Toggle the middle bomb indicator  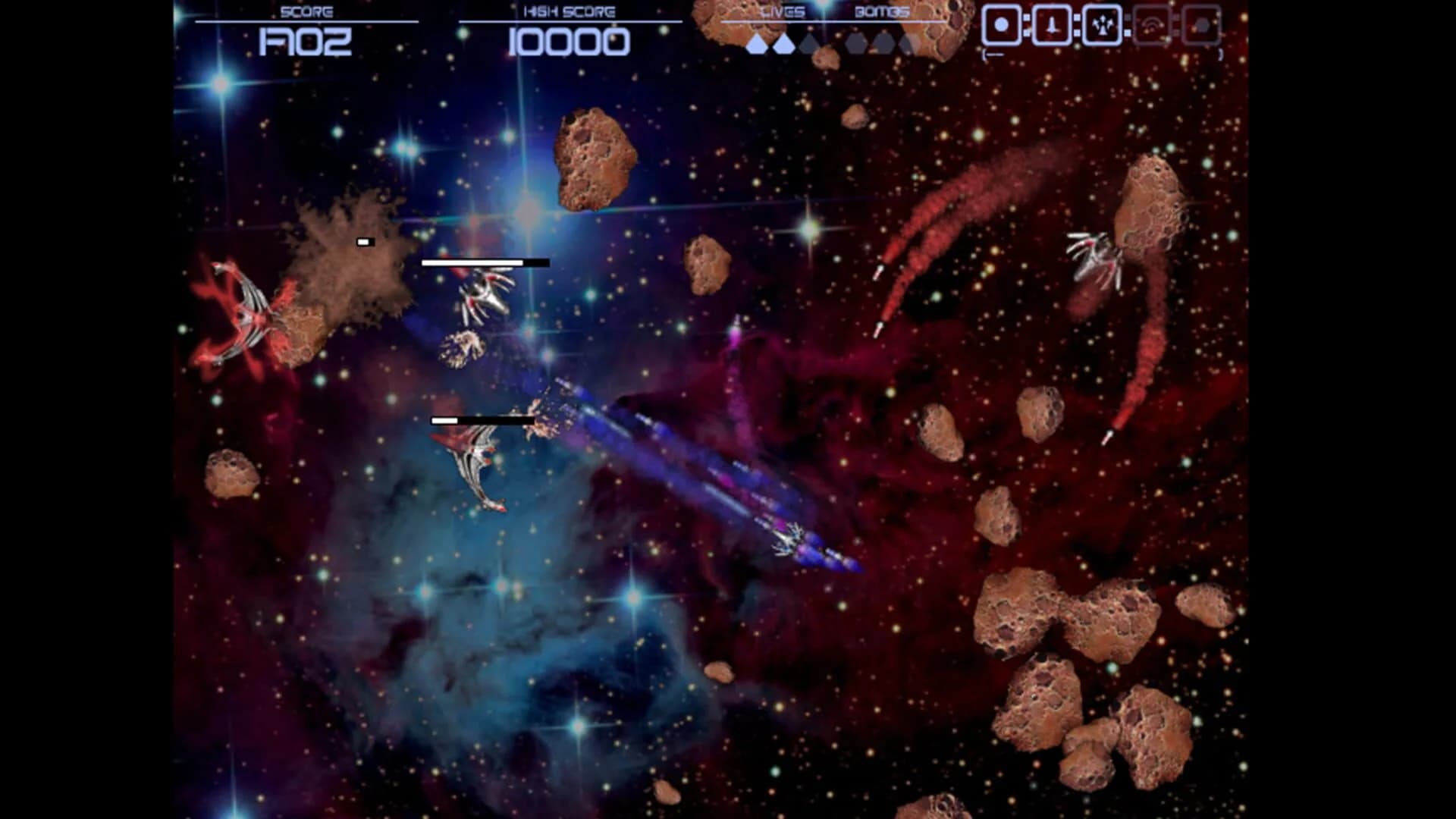(x=884, y=44)
